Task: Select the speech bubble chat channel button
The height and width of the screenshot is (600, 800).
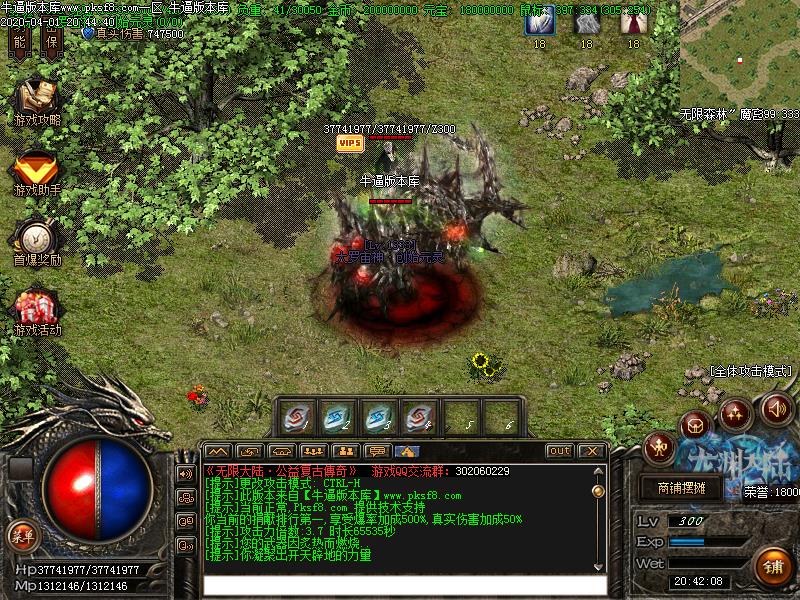Action: pyautogui.click(x=376, y=451)
